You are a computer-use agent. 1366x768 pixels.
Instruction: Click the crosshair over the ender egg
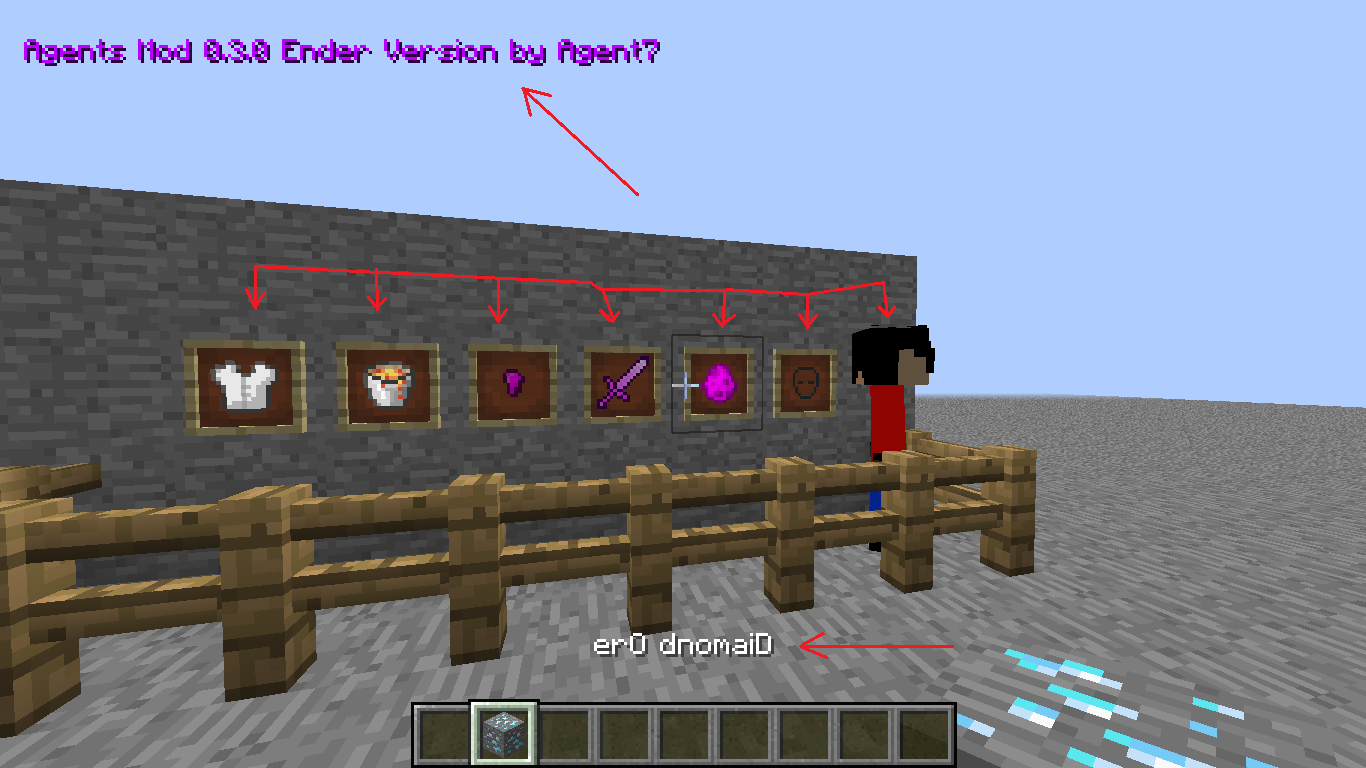686,385
